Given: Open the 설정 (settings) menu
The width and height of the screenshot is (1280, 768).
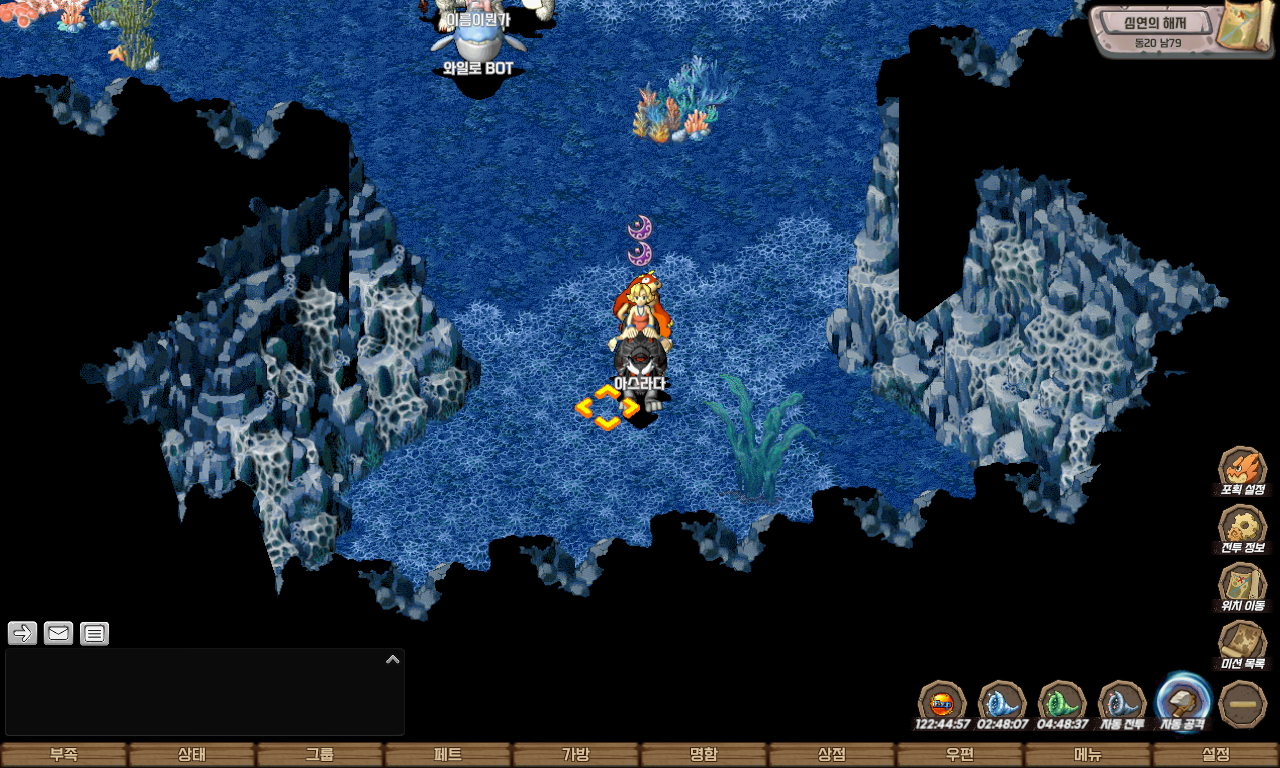Looking at the screenshot, I should pyautogui.click(x=1216, y=755).
